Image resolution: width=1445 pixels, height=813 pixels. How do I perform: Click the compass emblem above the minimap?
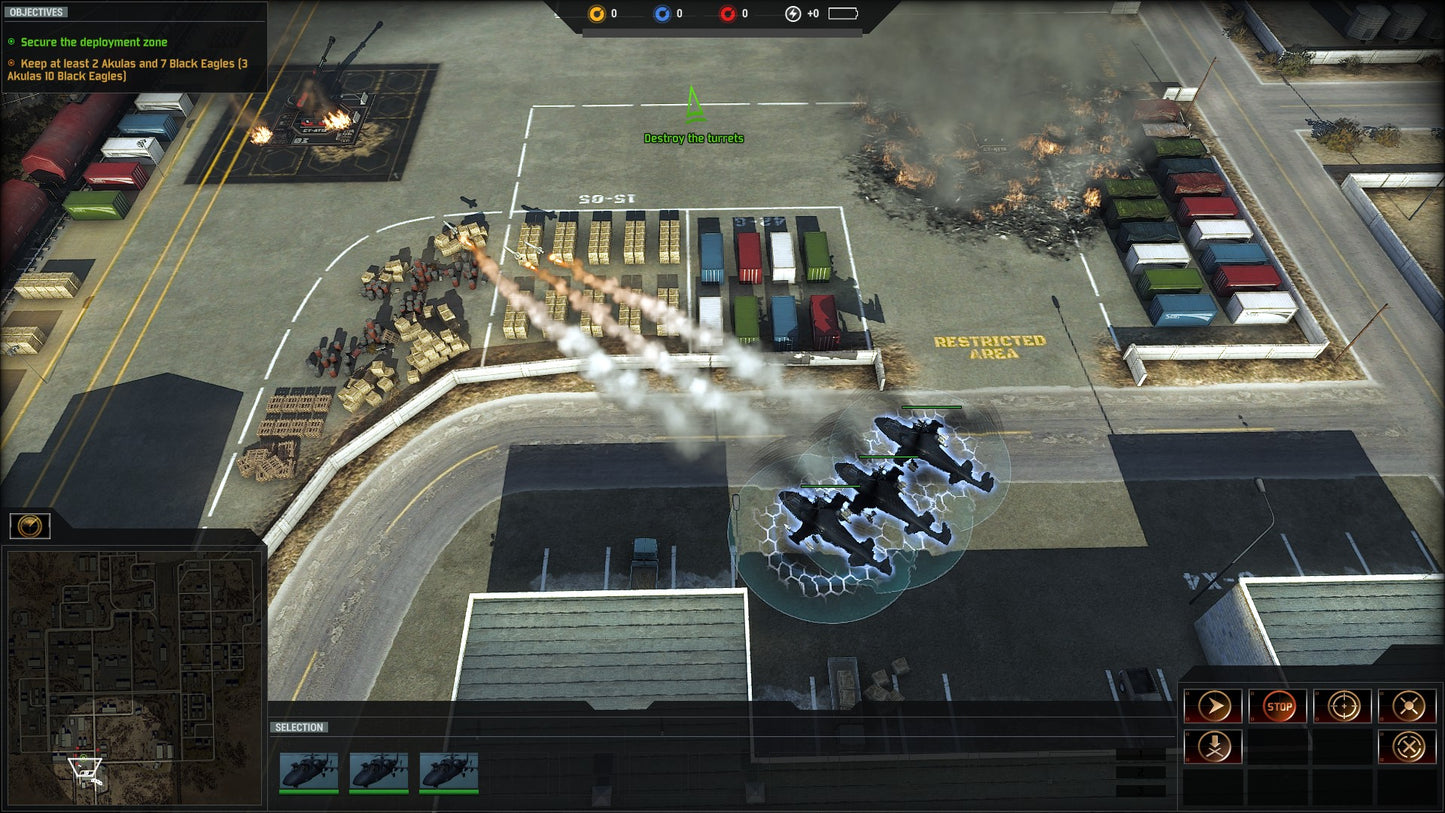(28, 526)
